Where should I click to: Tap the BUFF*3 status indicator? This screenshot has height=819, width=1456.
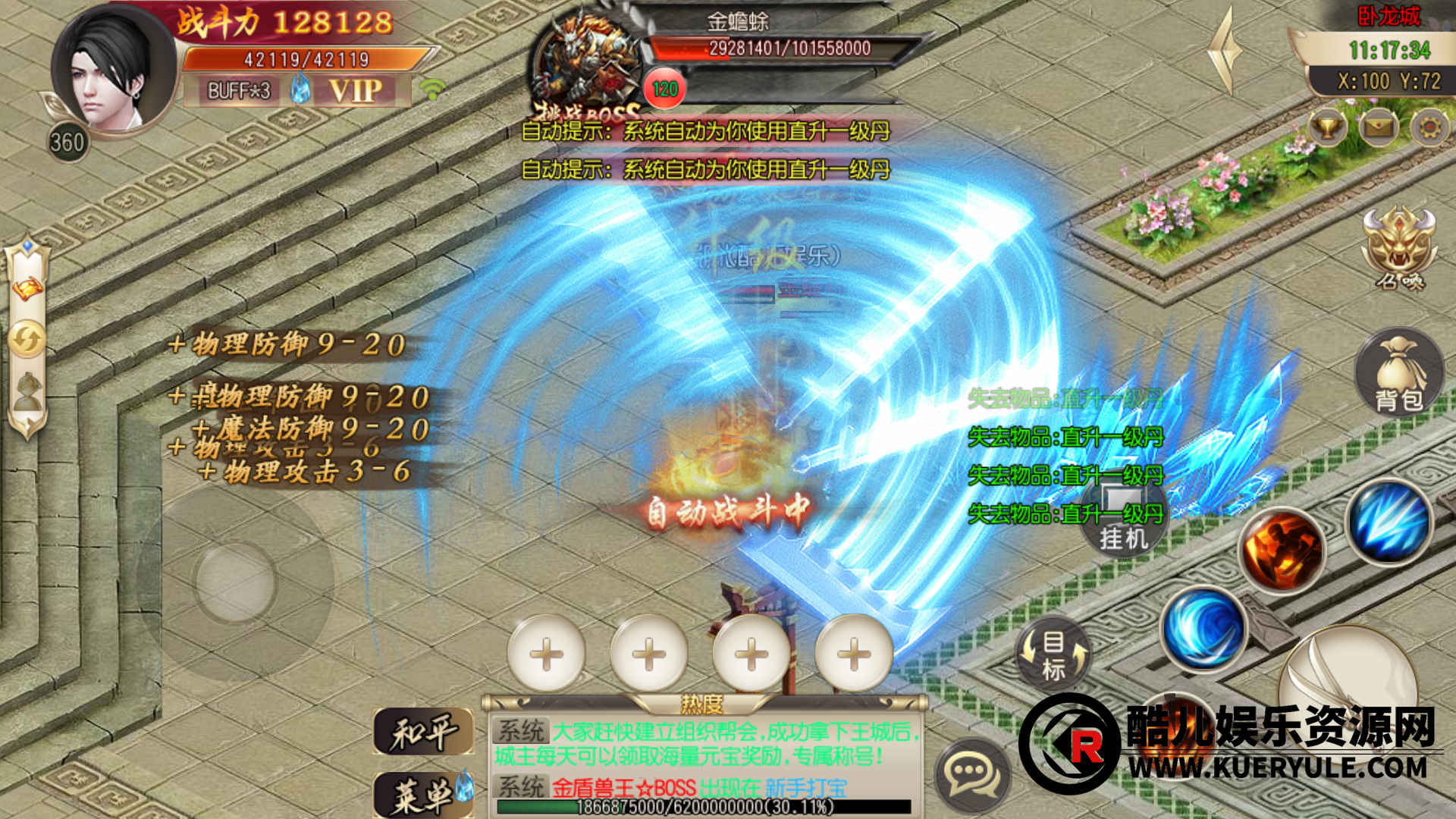tap(239, 91)
